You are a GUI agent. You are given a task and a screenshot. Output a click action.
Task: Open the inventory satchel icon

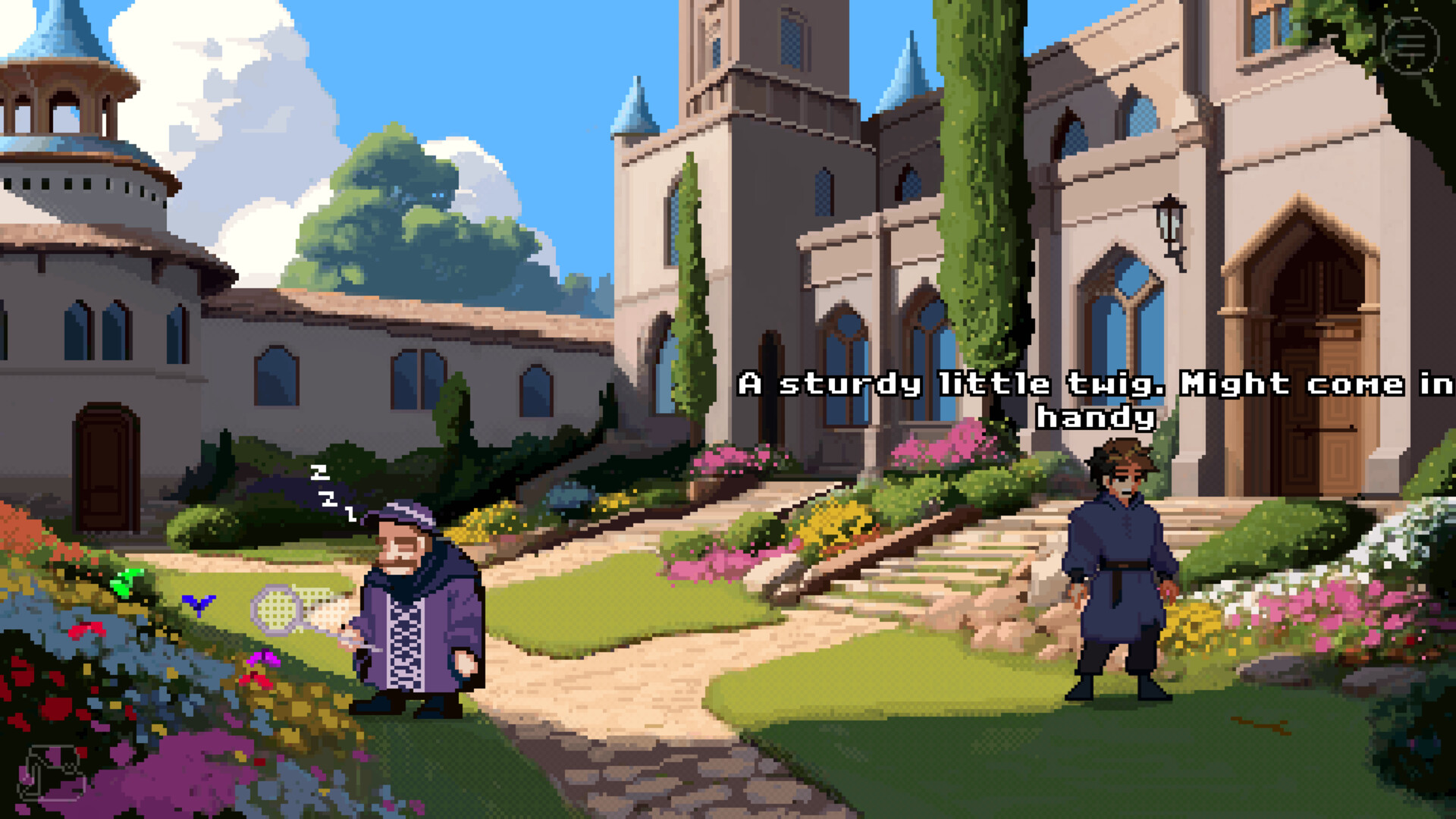[x=52, y=772]
